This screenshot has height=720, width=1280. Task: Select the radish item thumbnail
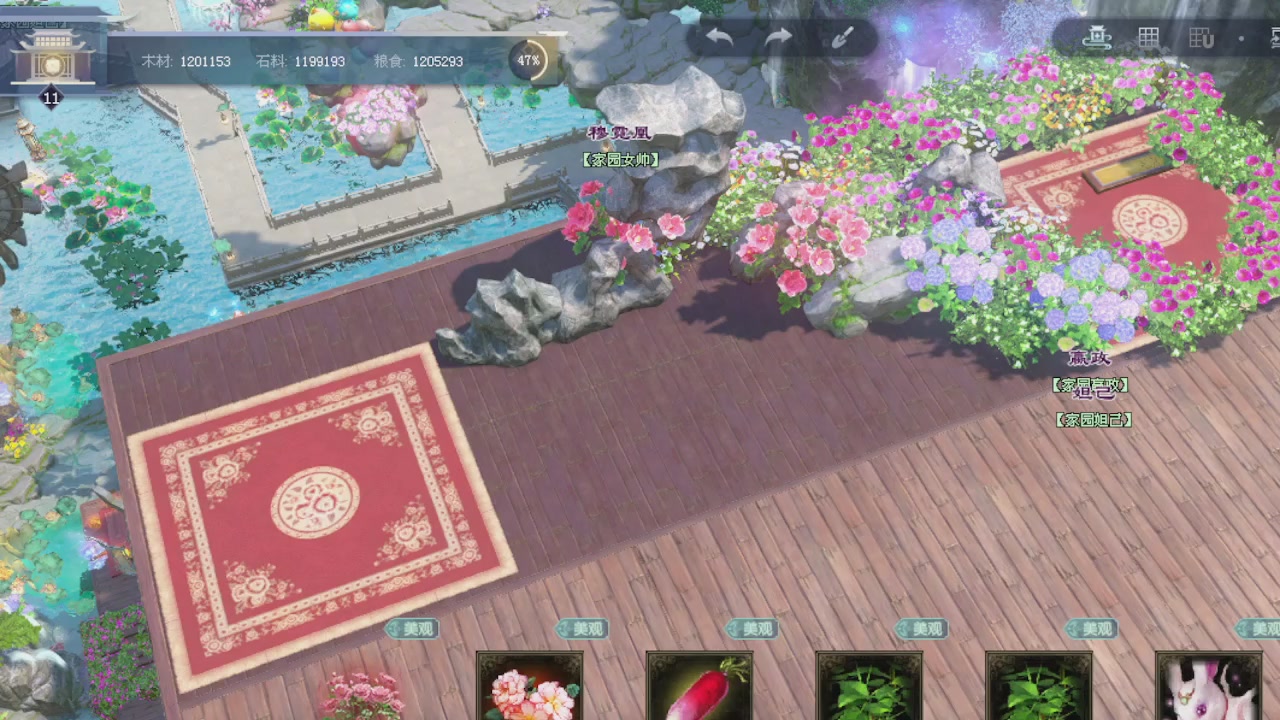pyautogui.click(x=699, y=690)
